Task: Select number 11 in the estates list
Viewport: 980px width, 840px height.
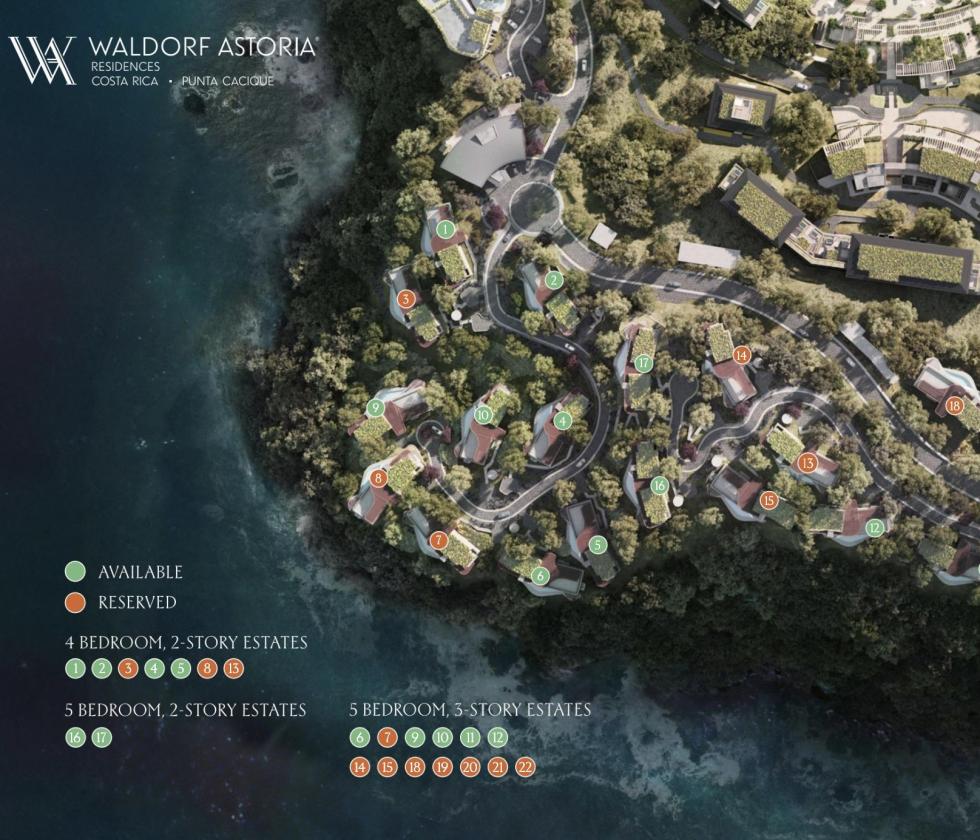Action: (470, 738)
